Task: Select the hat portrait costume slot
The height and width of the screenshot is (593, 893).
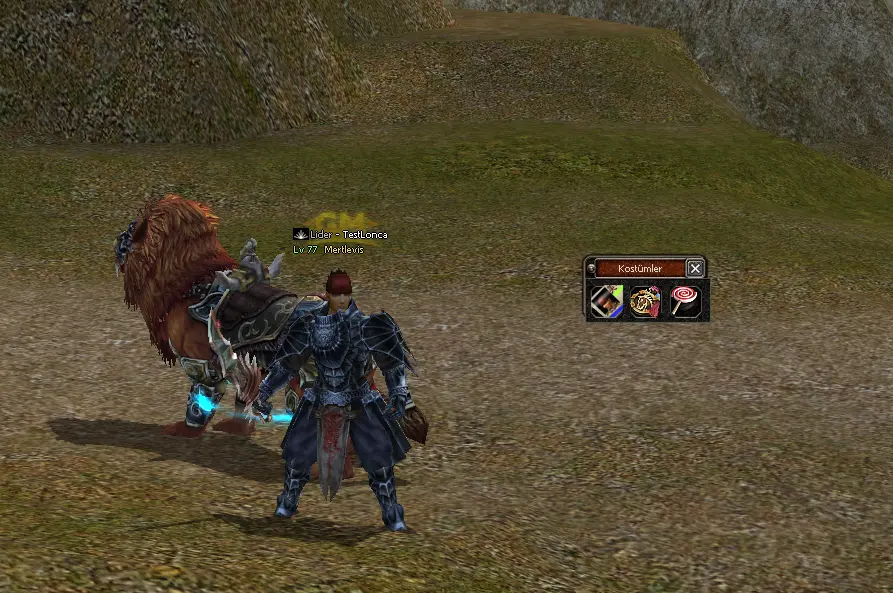Action: click(x=607, y=301)
